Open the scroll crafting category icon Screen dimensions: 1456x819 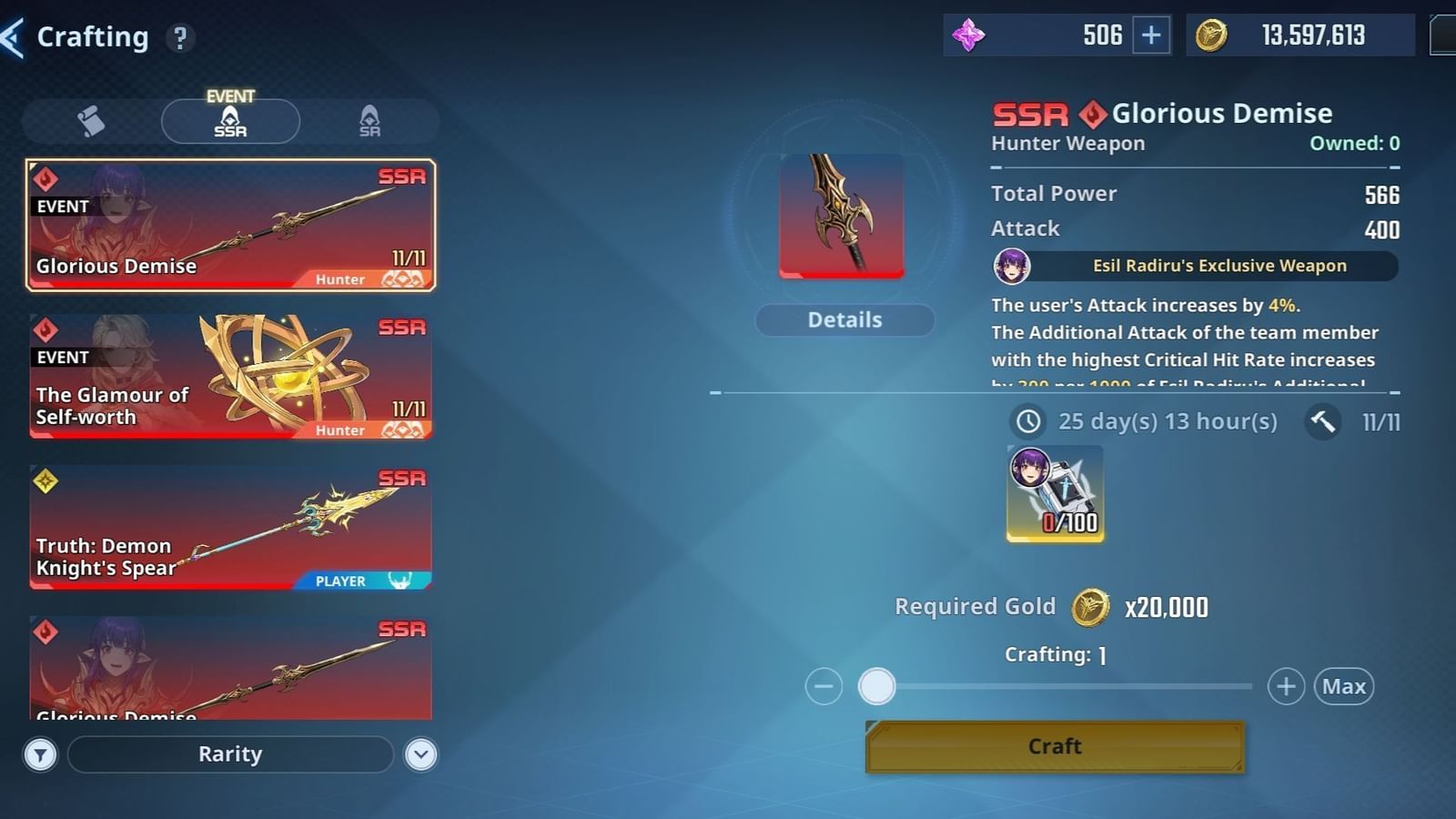(87, 118)
